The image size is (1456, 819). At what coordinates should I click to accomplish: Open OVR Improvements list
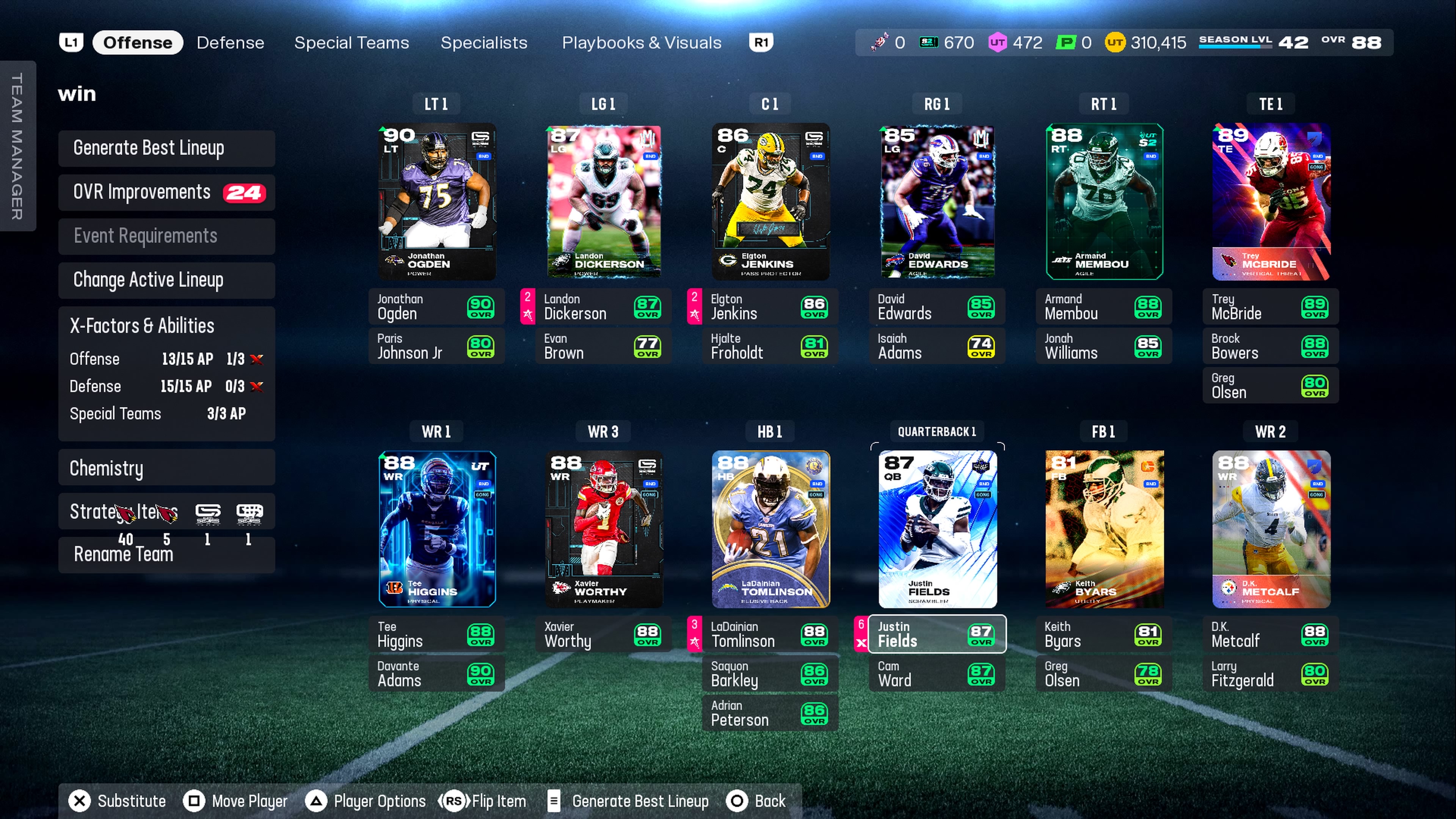(166, 192)
